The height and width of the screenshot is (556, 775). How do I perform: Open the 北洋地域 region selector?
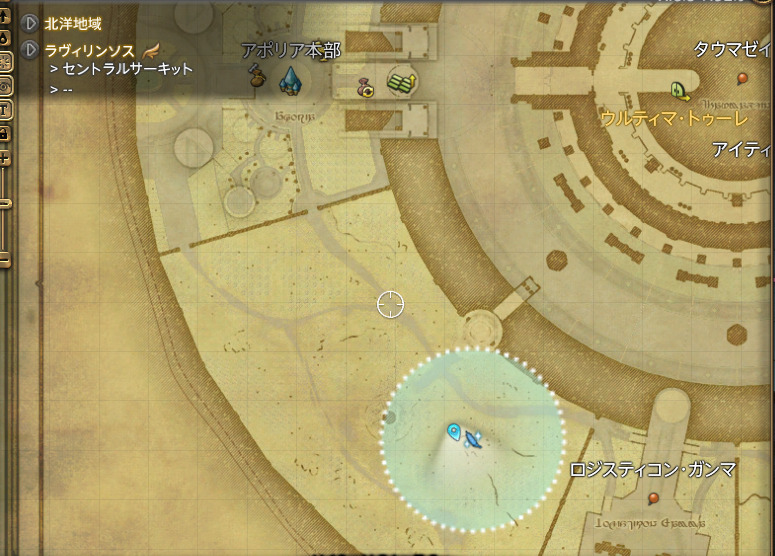click(31, 22)
